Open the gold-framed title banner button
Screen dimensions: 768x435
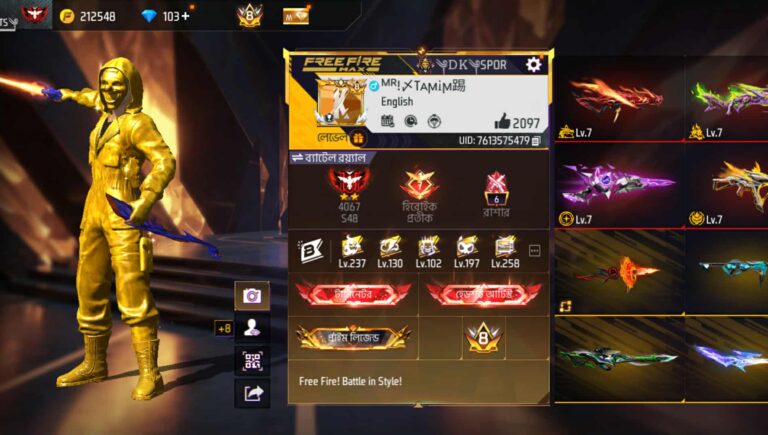(x=352, y=337)
